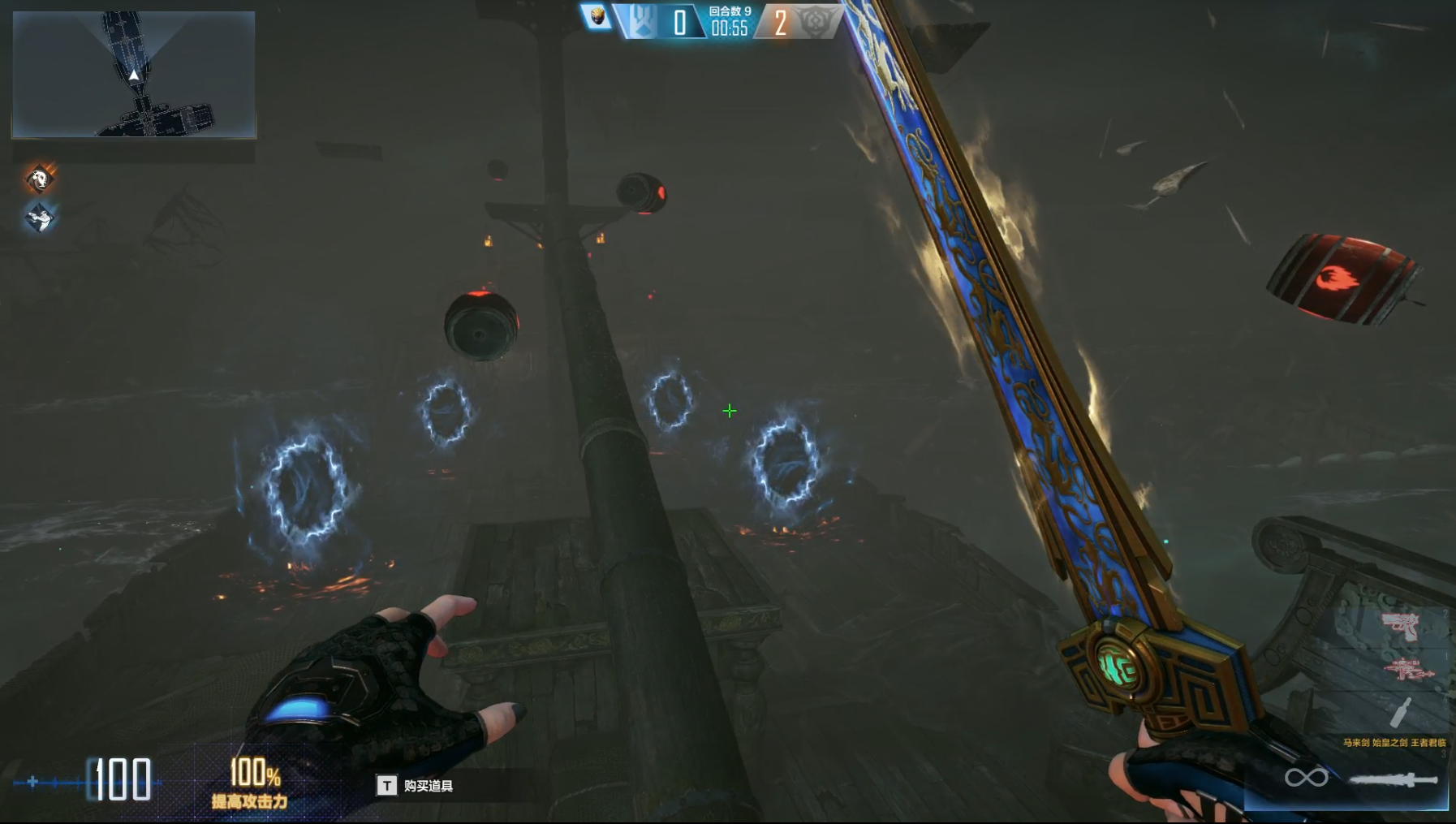Click the blue team emblem
The image size is (1456, 824).
tap(640, 22)
